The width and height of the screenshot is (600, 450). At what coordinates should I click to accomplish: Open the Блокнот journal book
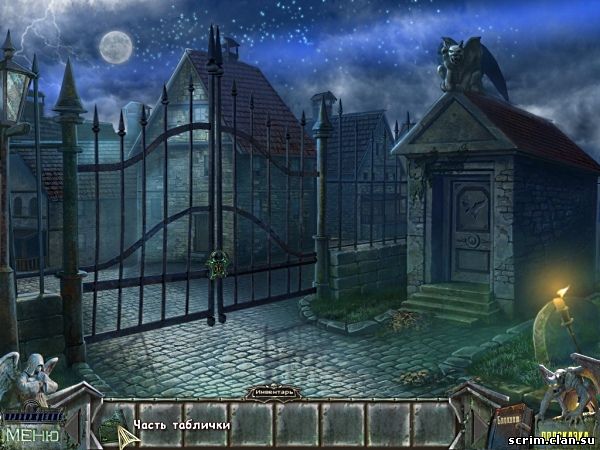505,425
